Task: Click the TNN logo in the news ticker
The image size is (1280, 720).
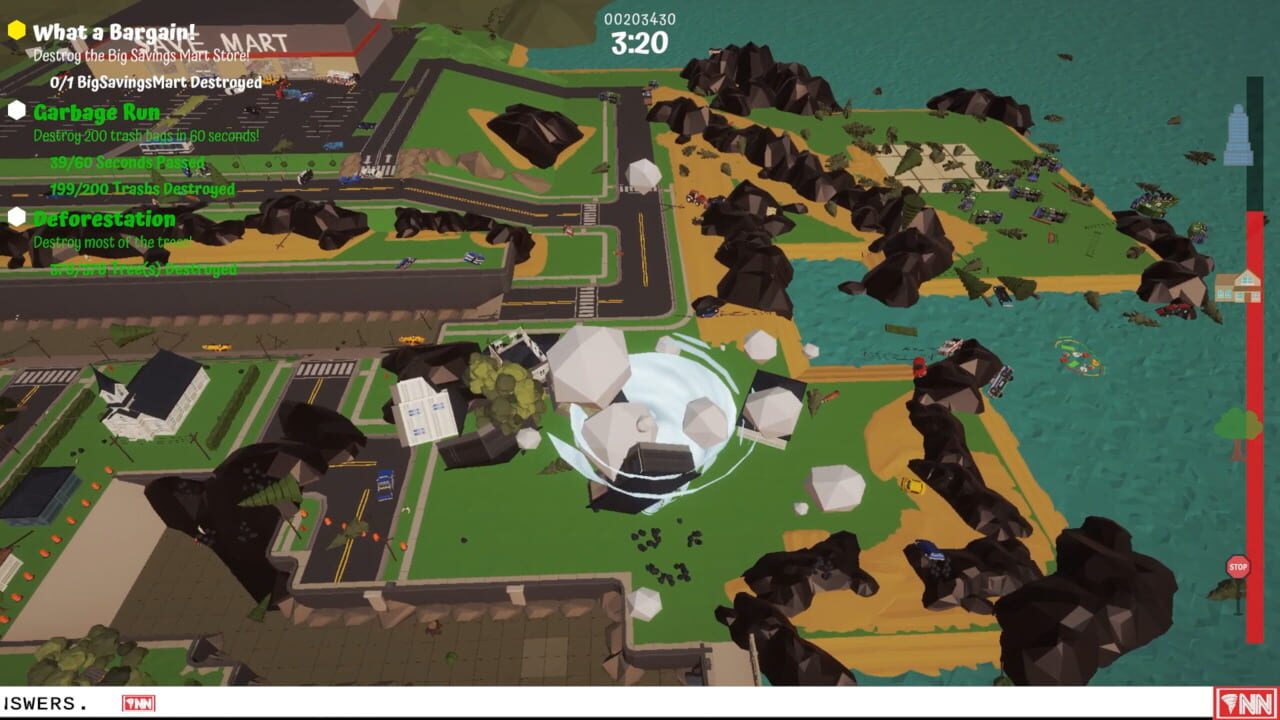Action: tap(136, 704)
